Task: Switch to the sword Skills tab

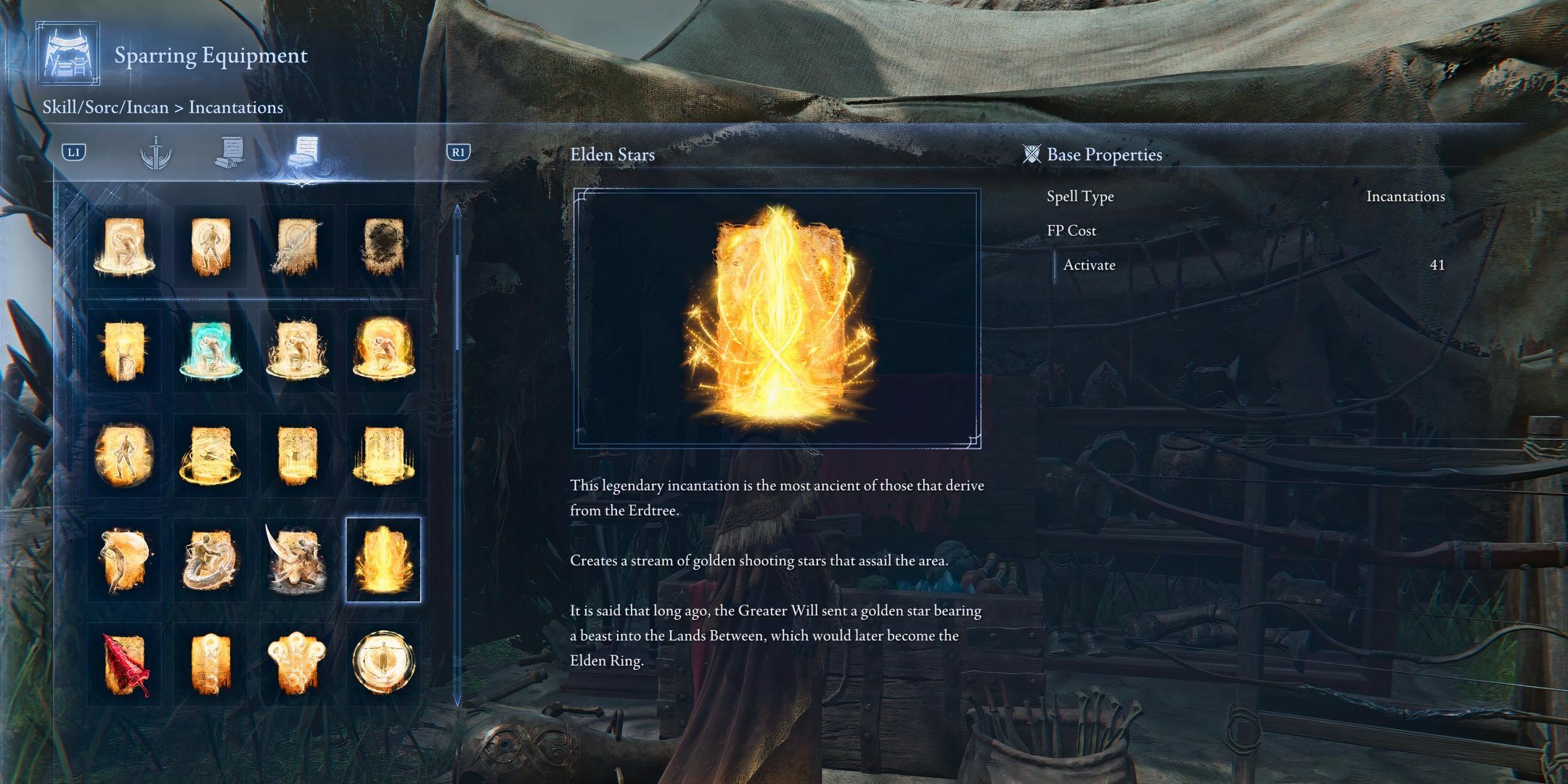Action: 155,153
